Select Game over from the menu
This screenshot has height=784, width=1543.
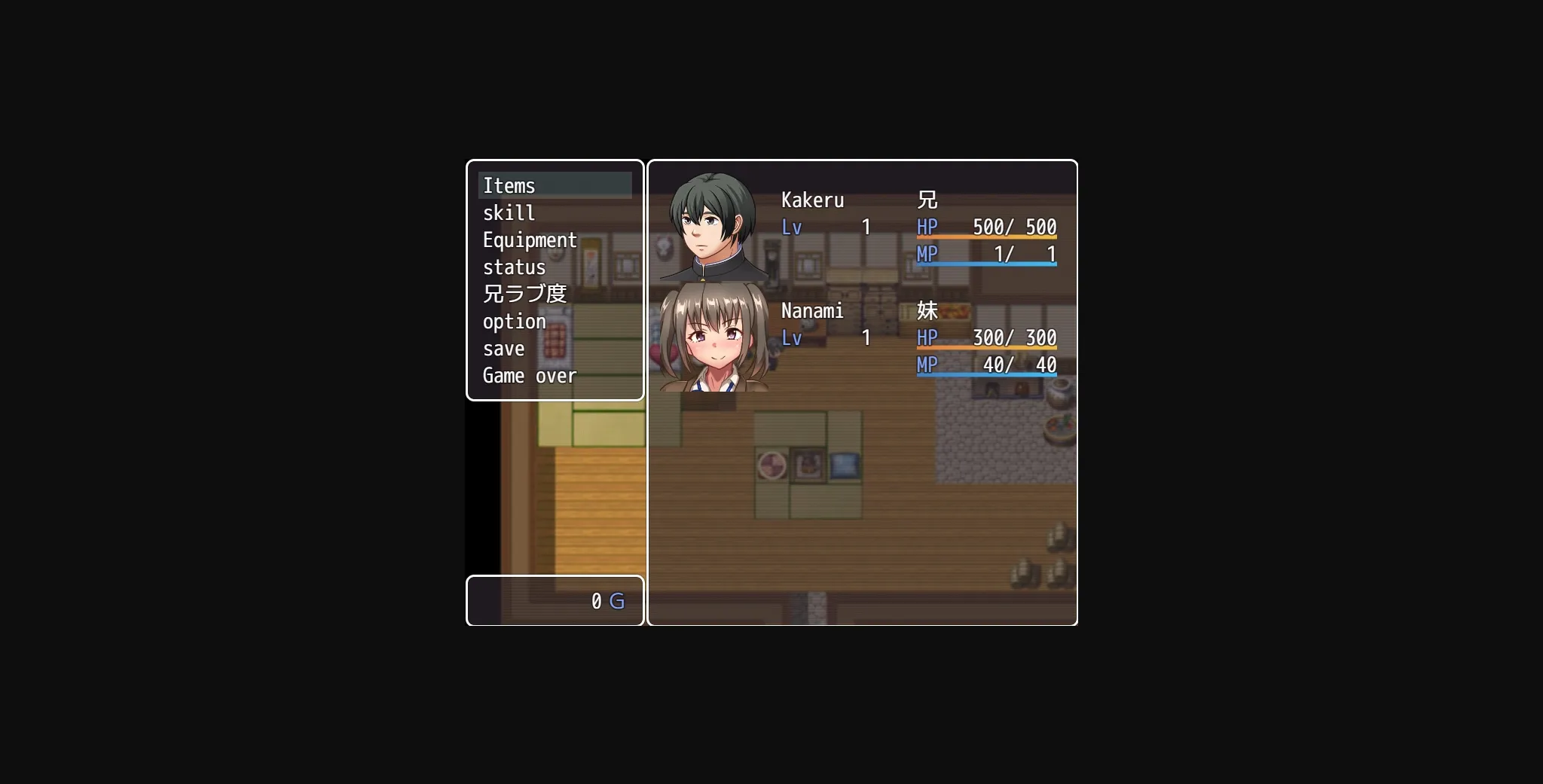pos(530,375)
